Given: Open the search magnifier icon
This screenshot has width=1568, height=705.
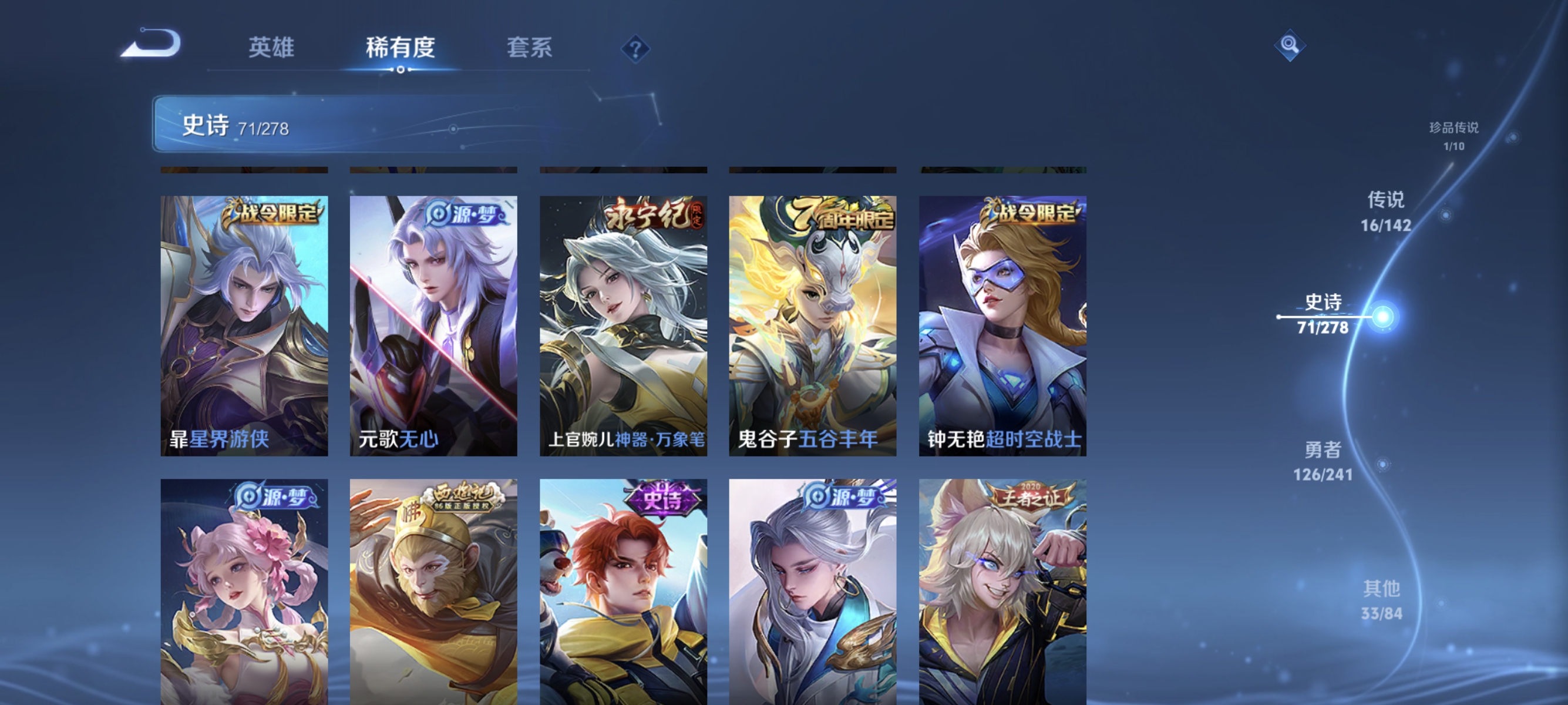Looking at the screenshot, I should tap(1290, 45).
